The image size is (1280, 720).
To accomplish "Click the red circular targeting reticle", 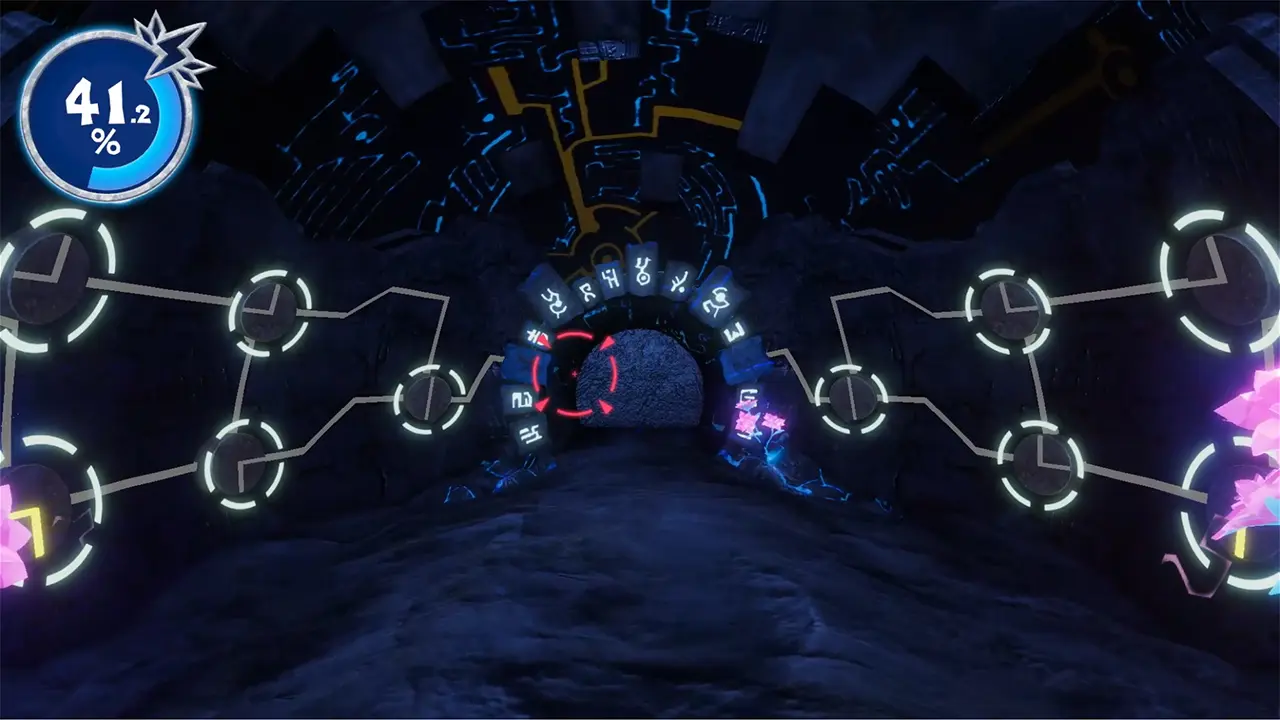I will [x=574, y=374].
